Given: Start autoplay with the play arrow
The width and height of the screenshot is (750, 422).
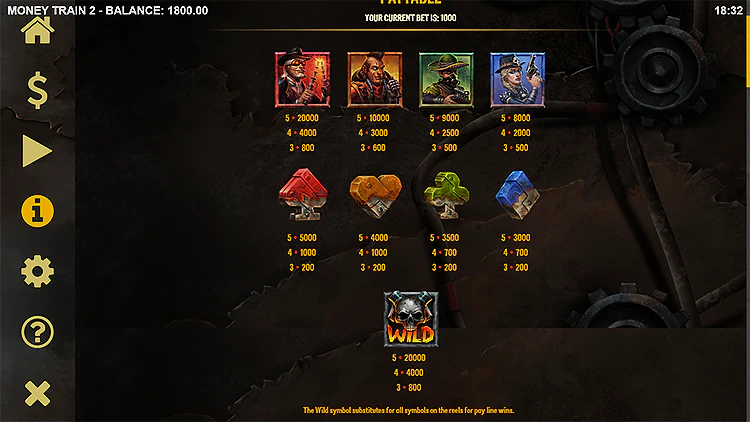Looking at the screenshot, I should [37, 151].
